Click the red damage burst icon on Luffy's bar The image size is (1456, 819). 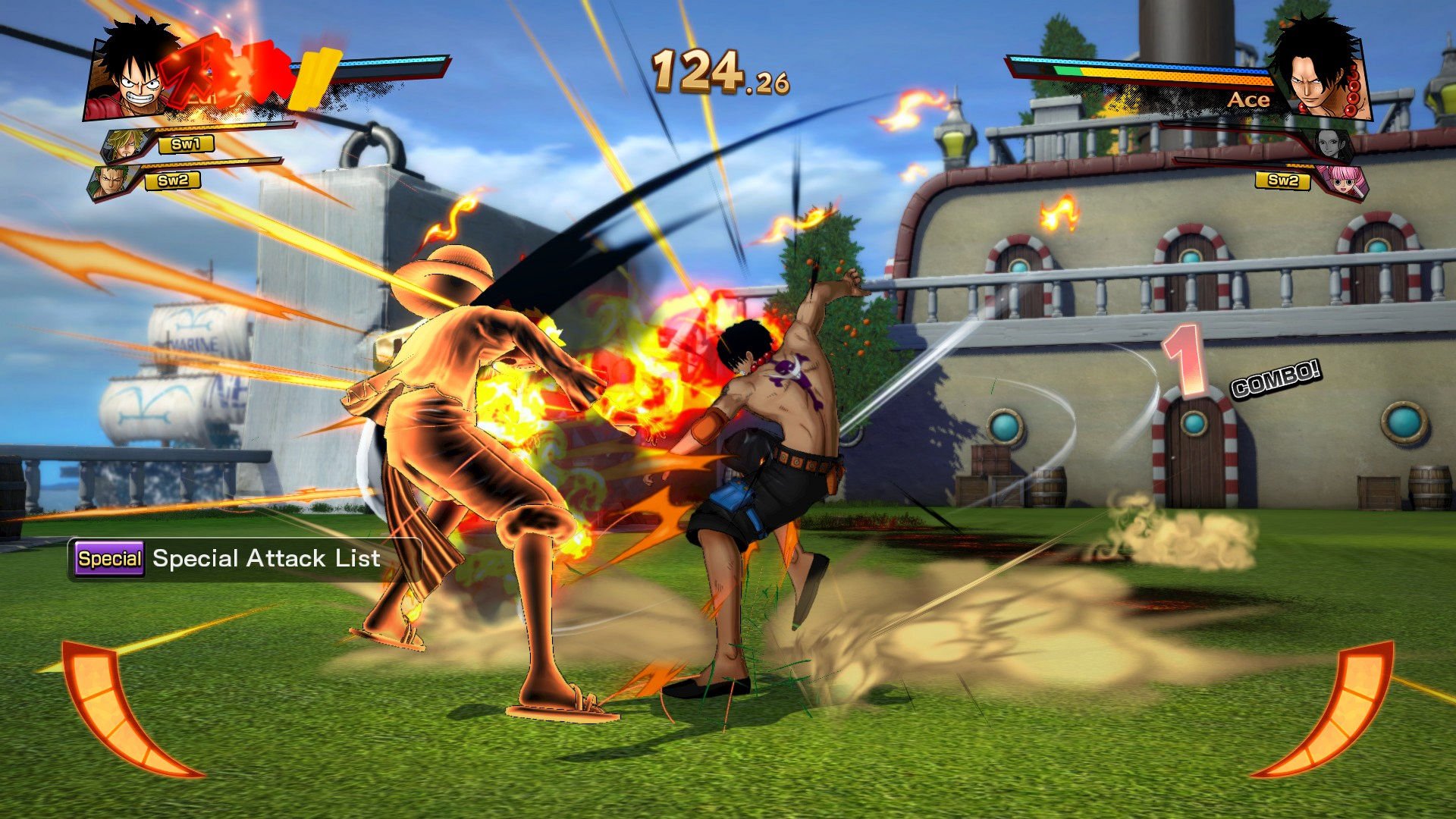click(x=227, y=72)
